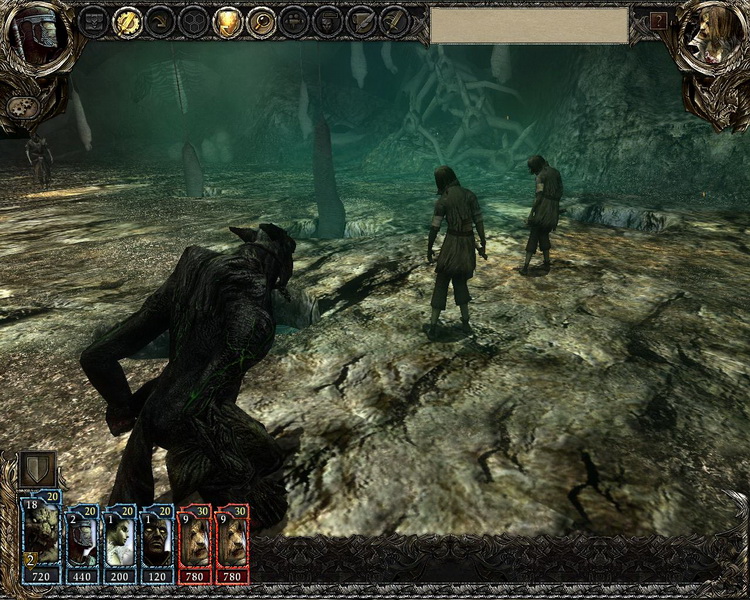Select the helmeted hero portrait at top-left
Image resolution: width=750 pixels, height=600 pixels.
click(x=34, y=36)
